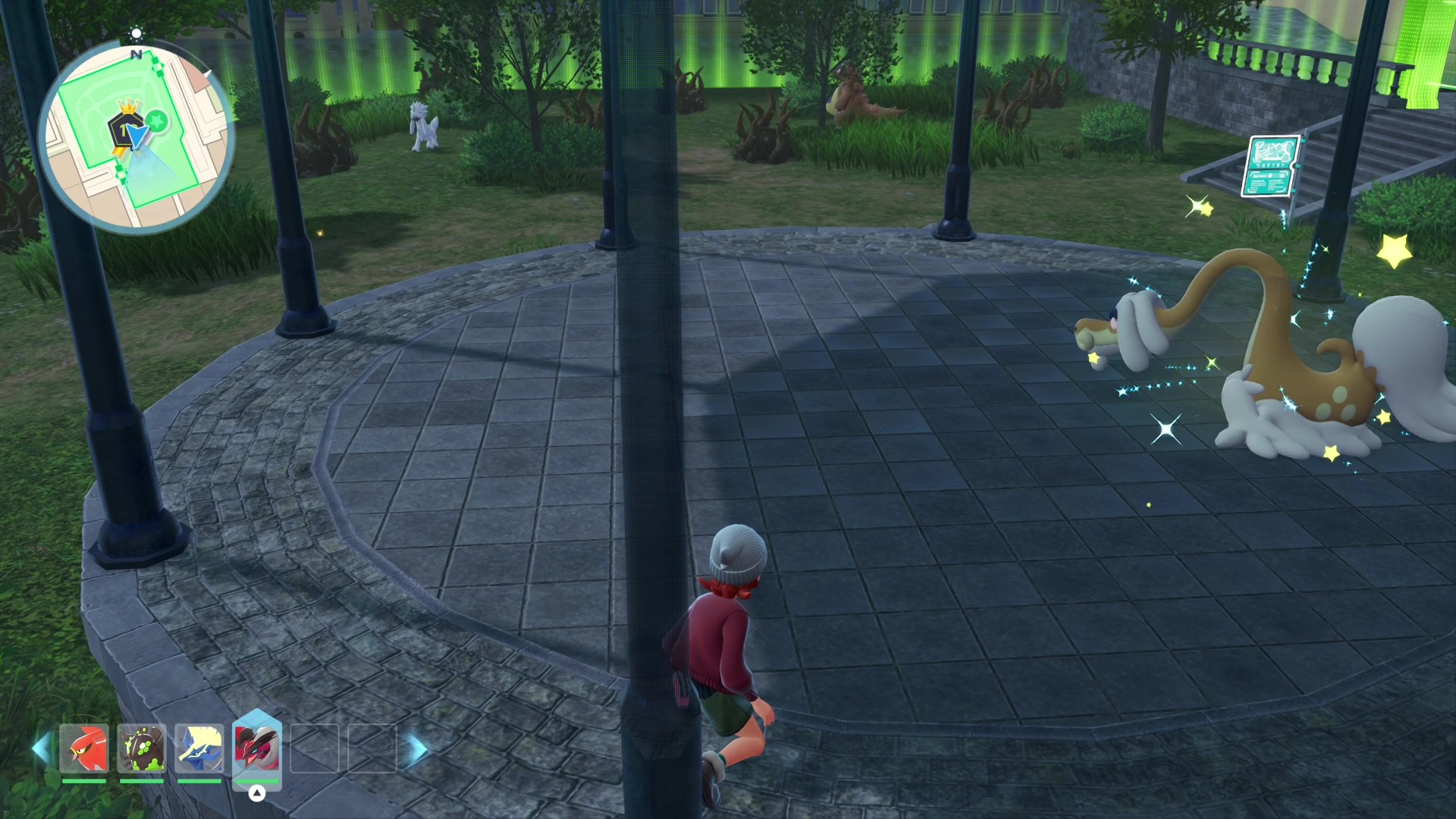Switch to the Xerneas party slot
Screen dimensions: 1456x819
tap(199, 748)
